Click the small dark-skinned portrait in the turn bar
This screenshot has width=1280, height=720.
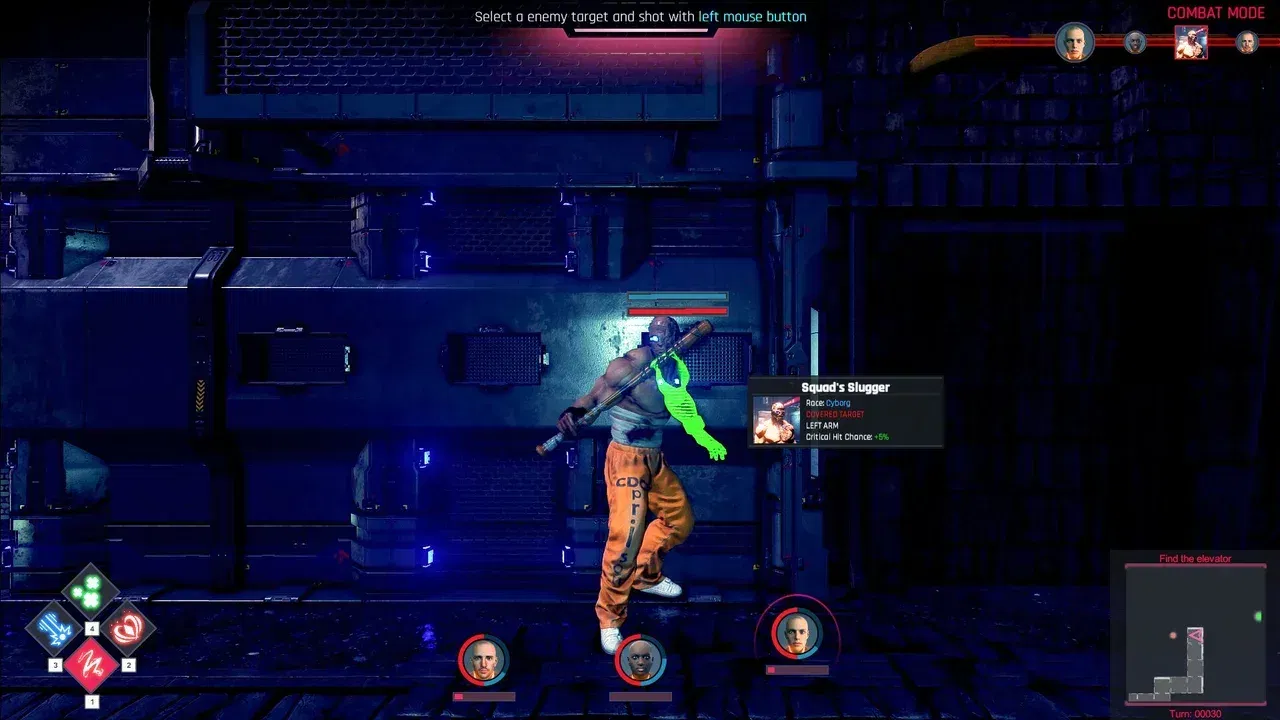1135,43
